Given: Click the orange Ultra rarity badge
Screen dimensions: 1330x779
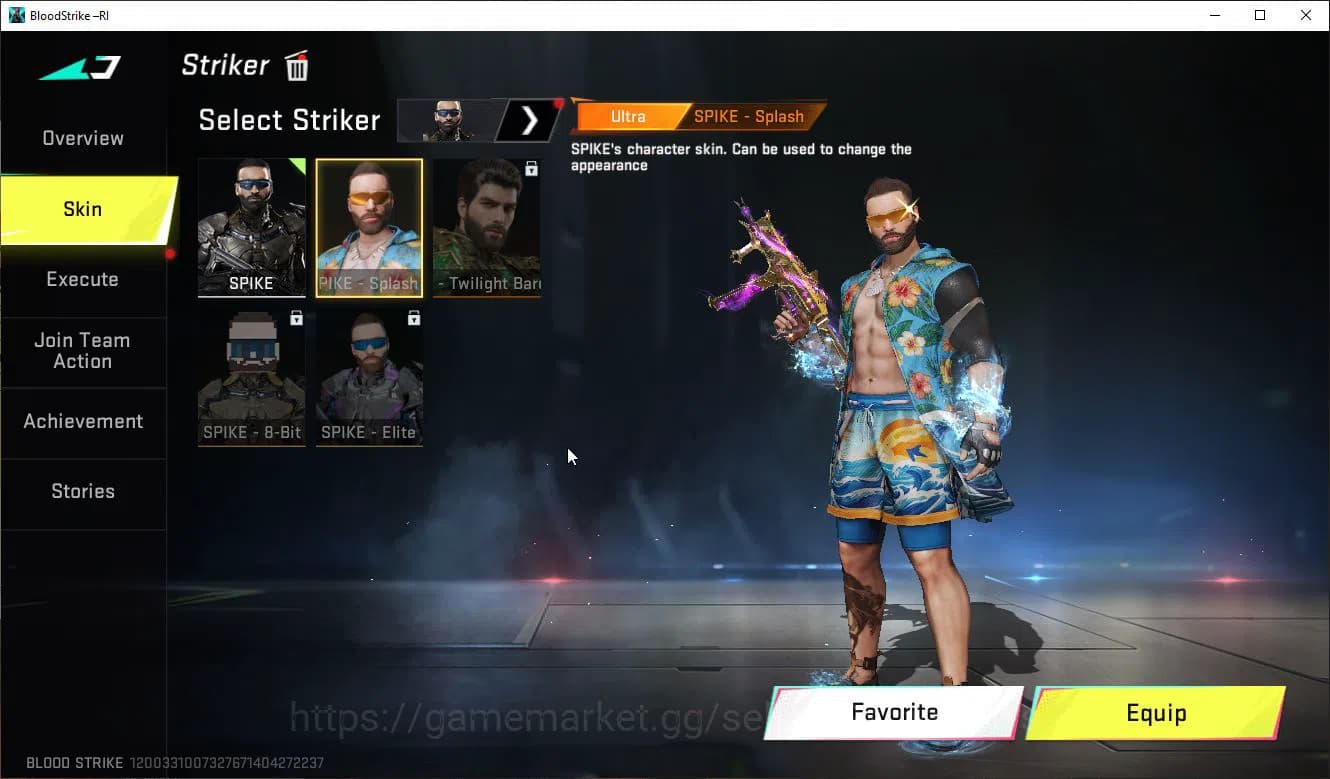Looking at the screenshot, I should pos(627,116).
